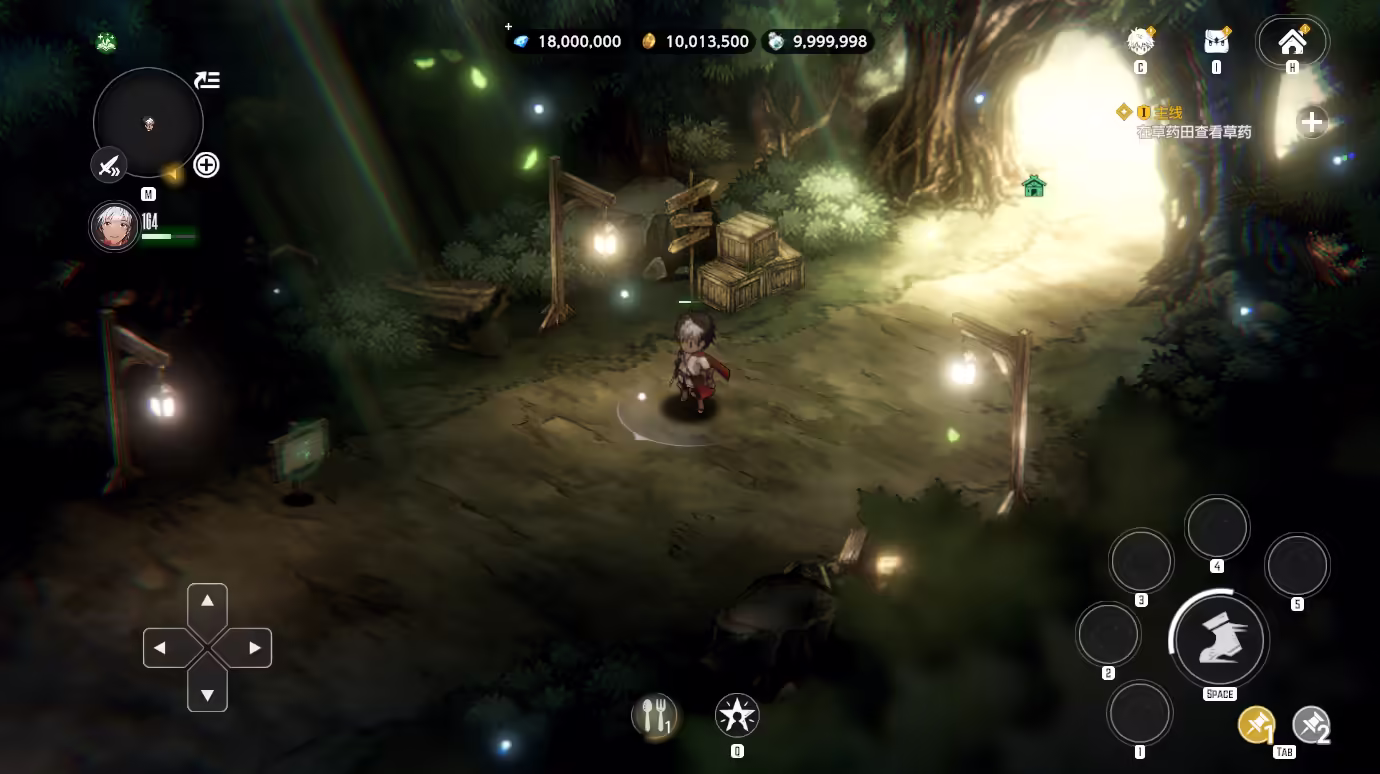Click the right arrow on the D-pad
The width and height of the screenshot is (1380, 774).
coord(254,648)
